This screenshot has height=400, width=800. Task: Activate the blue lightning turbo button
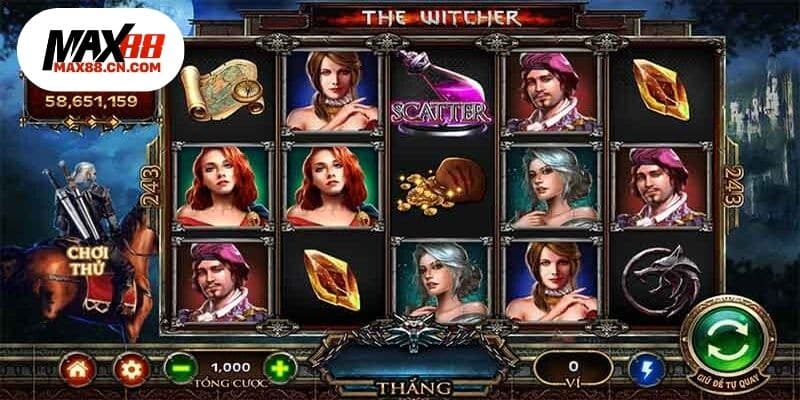point(648,370)
